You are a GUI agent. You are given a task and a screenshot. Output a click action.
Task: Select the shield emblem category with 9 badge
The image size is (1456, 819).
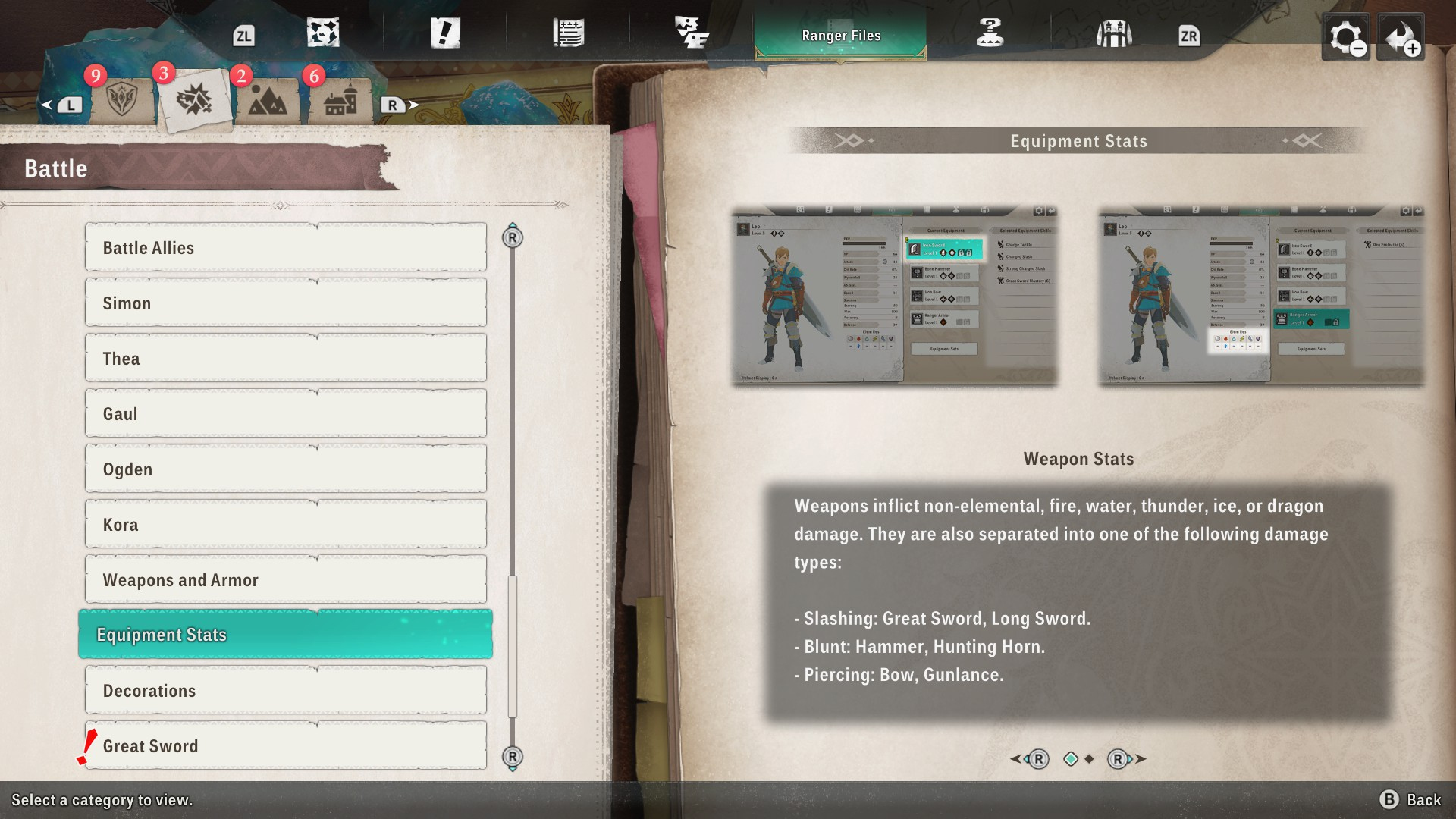(x=121, y=100)
